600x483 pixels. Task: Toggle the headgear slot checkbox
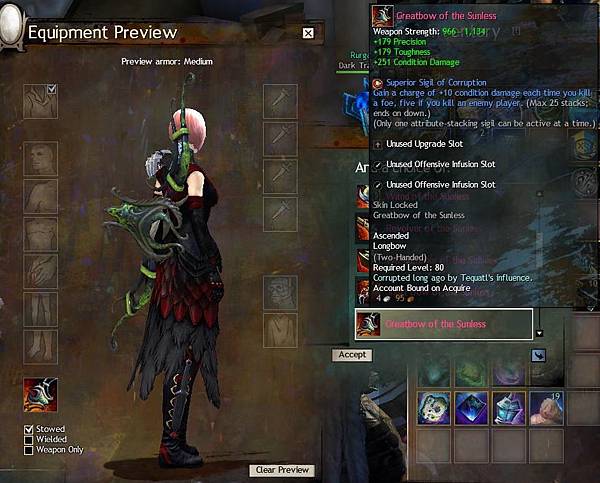(x=52, y=90)
